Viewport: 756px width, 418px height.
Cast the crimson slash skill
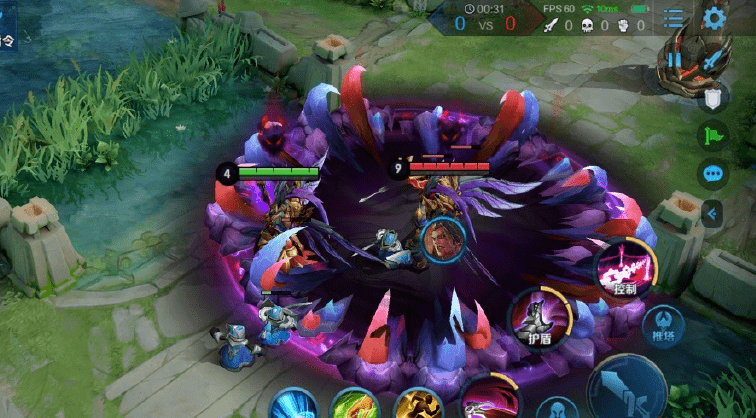[x=490, y=400]
